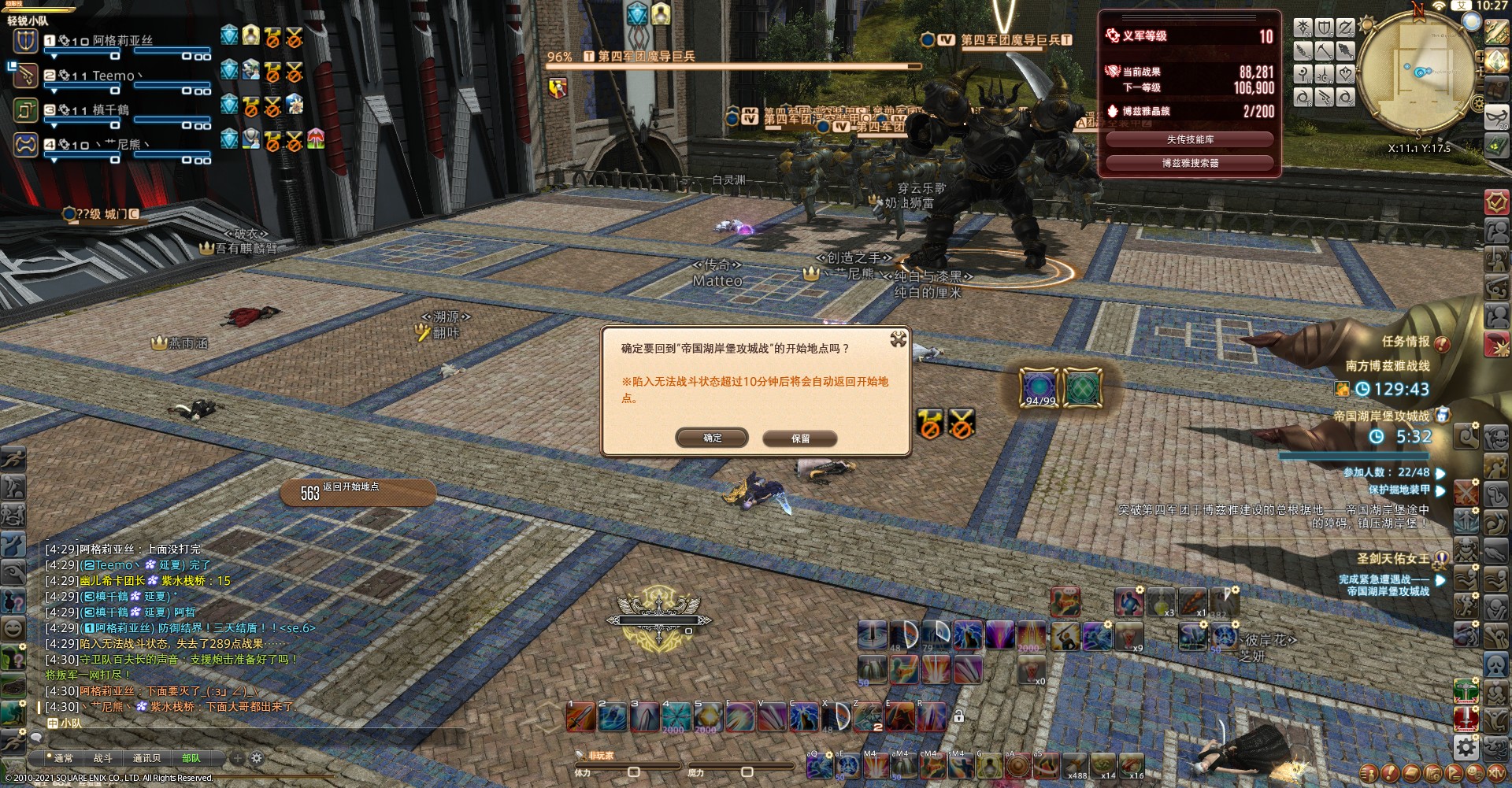Switch chat to the 通常 tab
Image resolution: width=1512 pixels, height=788 pixels.
pos(64,758)
